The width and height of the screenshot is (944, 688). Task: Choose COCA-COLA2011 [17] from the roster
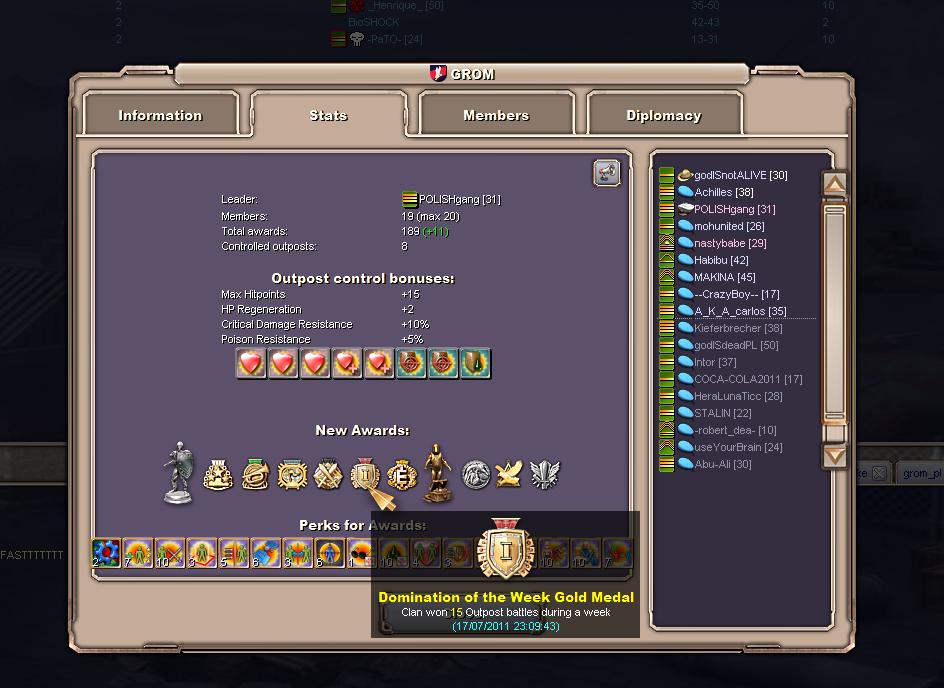[x=747, y=379]
